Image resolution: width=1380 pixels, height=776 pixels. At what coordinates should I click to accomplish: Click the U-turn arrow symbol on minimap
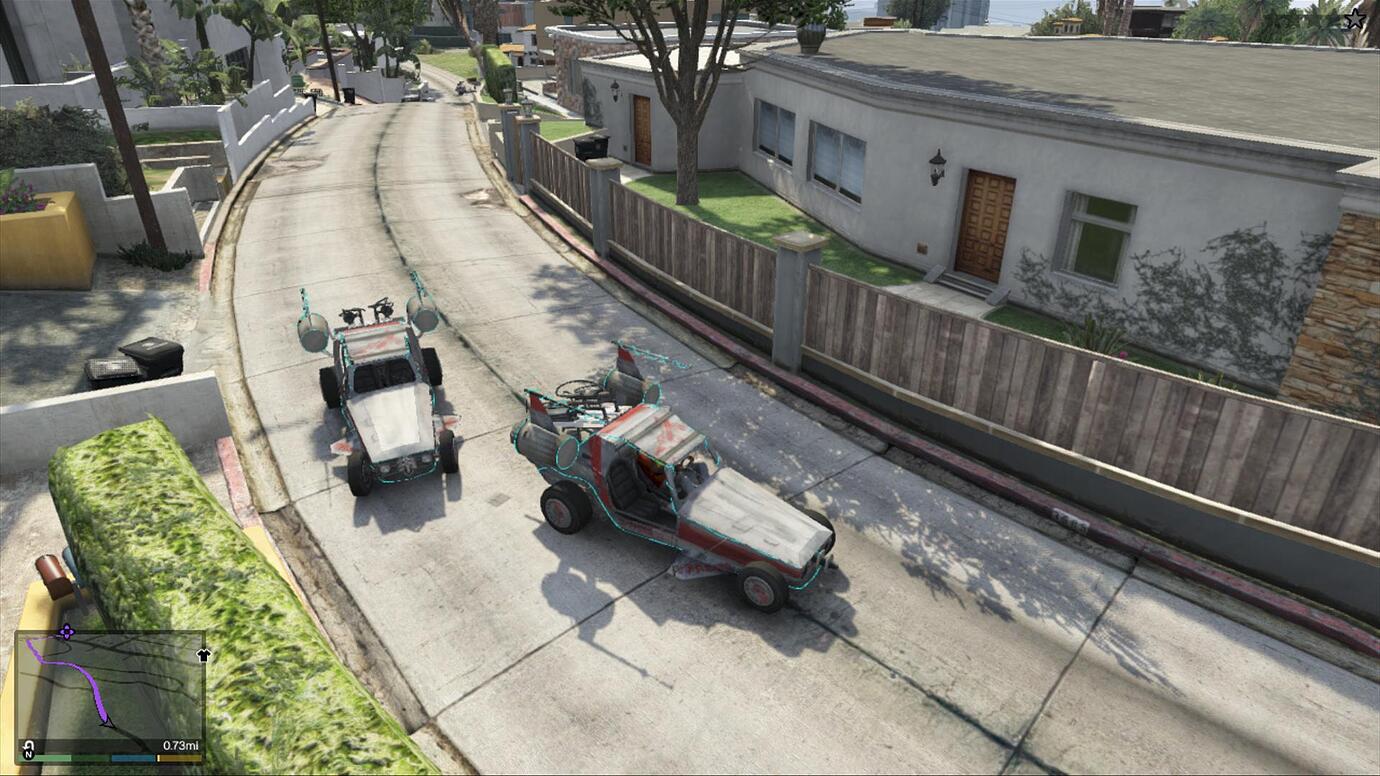(28, 745)
